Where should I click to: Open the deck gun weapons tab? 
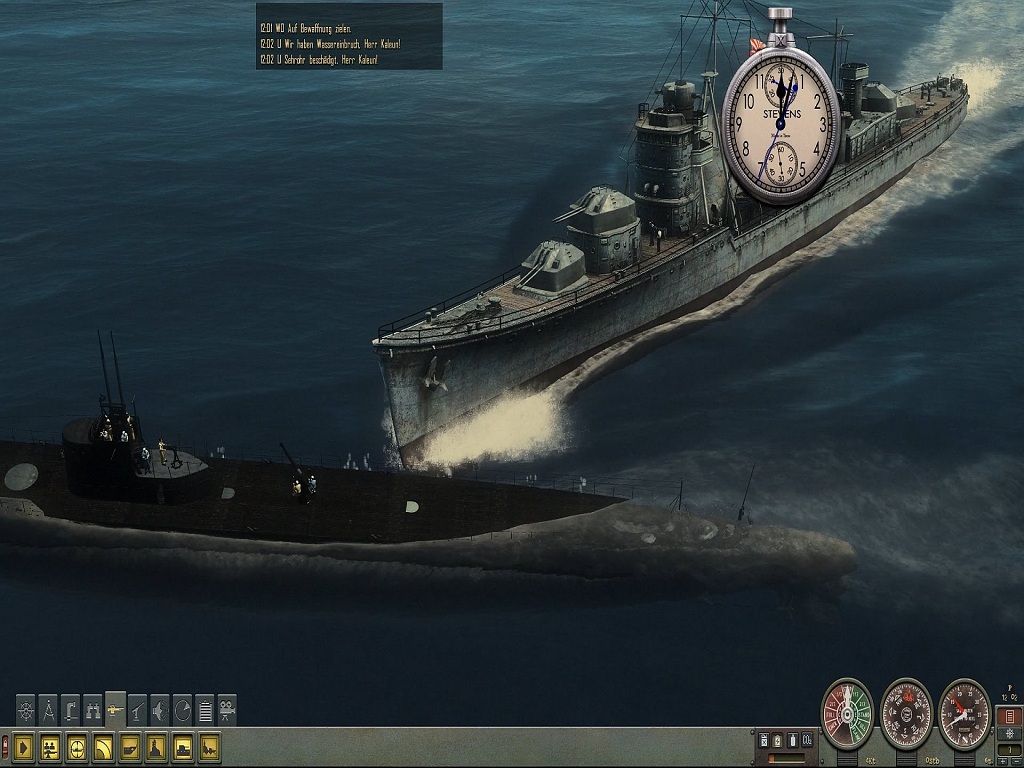pos(115,708)
